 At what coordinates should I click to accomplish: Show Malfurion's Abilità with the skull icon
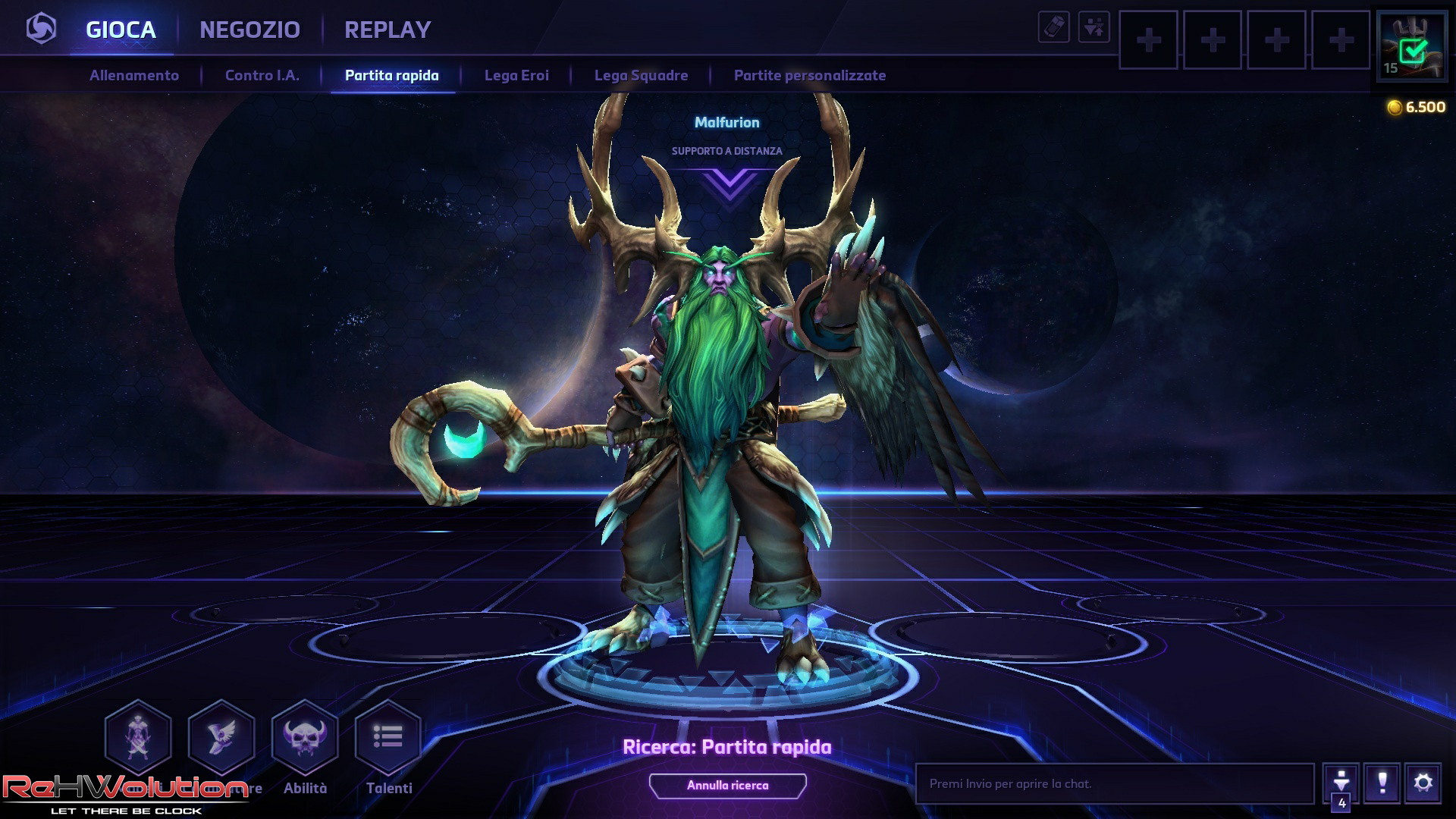click(305, 737)
